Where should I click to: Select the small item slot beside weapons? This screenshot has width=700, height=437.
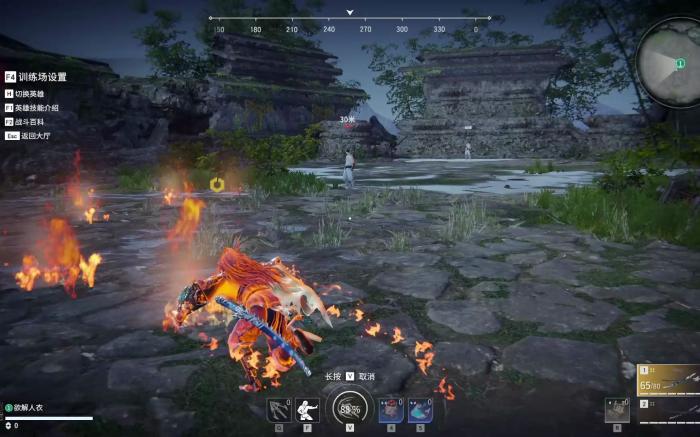pyautogui.click(x=617, y=410)
